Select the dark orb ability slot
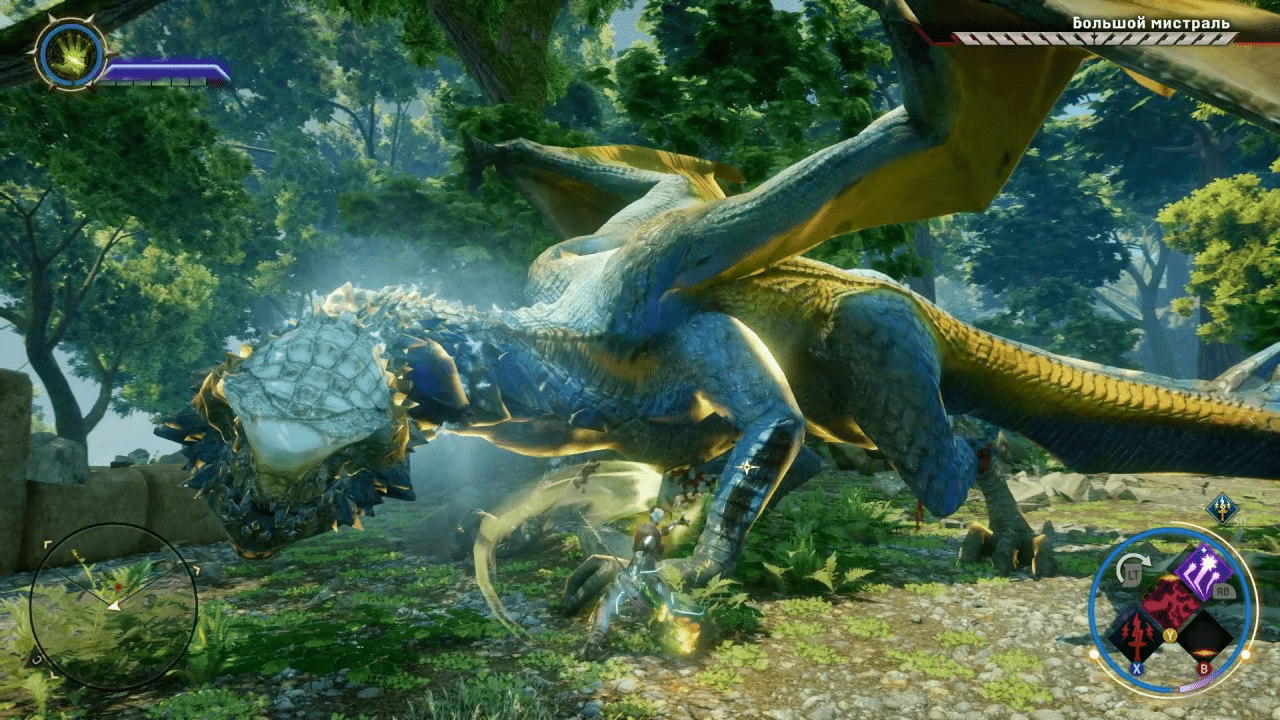This screenshot has height=720, width=1280. coord(1204,636)
